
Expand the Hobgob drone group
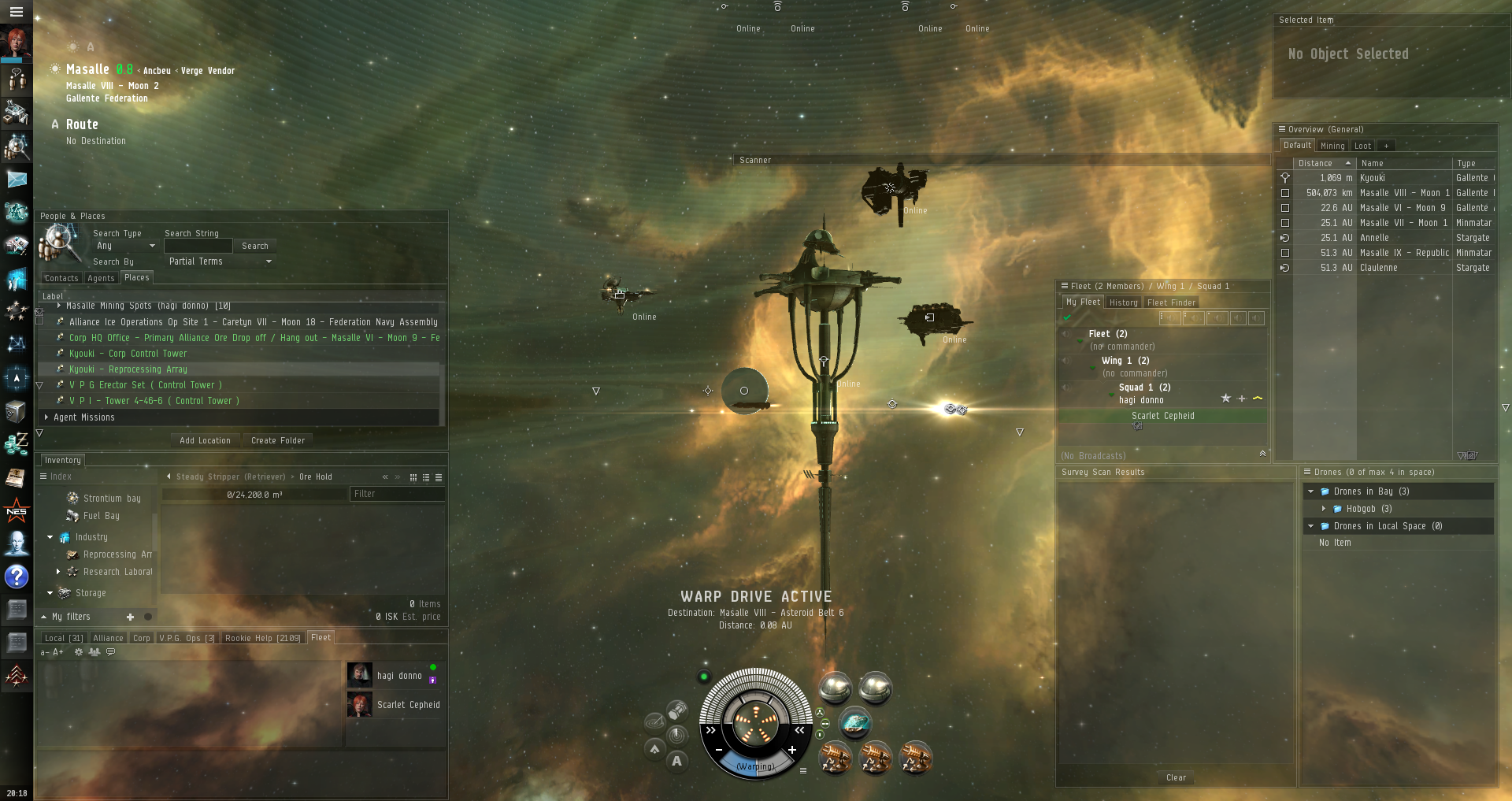click(1324, 509)
